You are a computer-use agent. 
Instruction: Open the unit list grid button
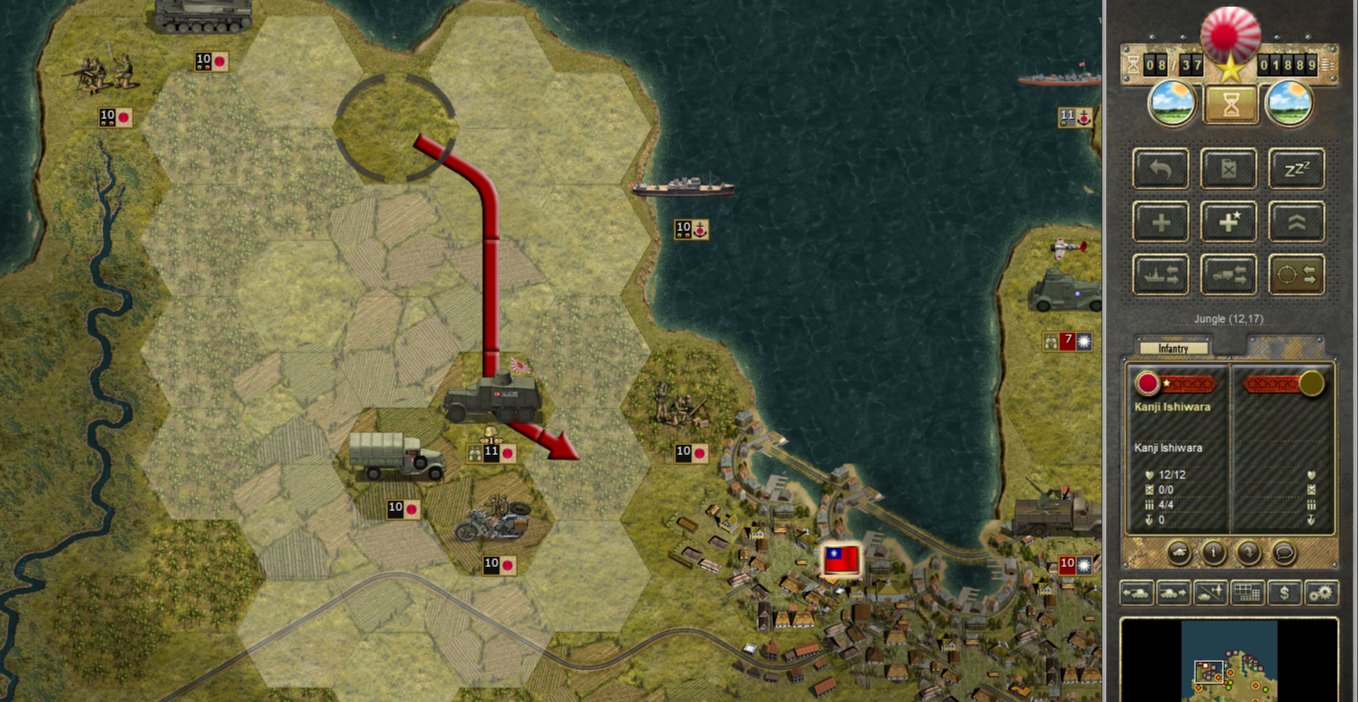click(1247, 593)
